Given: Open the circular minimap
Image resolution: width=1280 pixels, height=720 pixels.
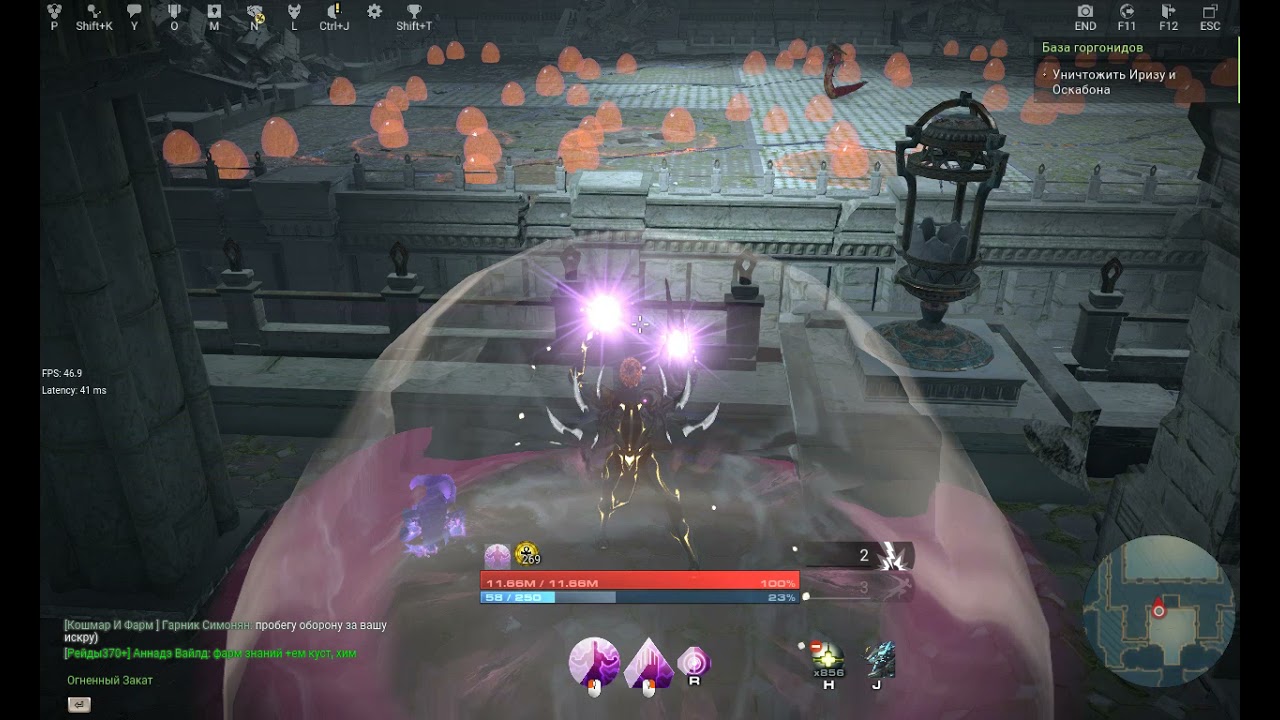Looking at the screenshot, I should pos(1159,609).
